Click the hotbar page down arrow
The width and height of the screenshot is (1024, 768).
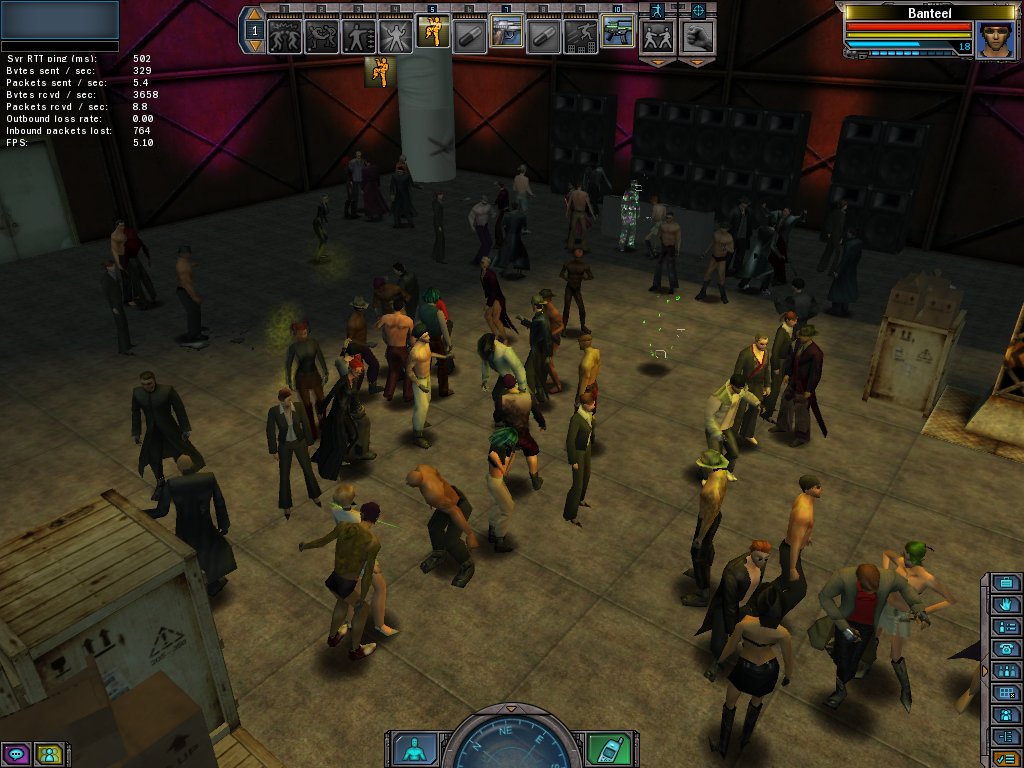pyautogui.click(x=254, y=45)
